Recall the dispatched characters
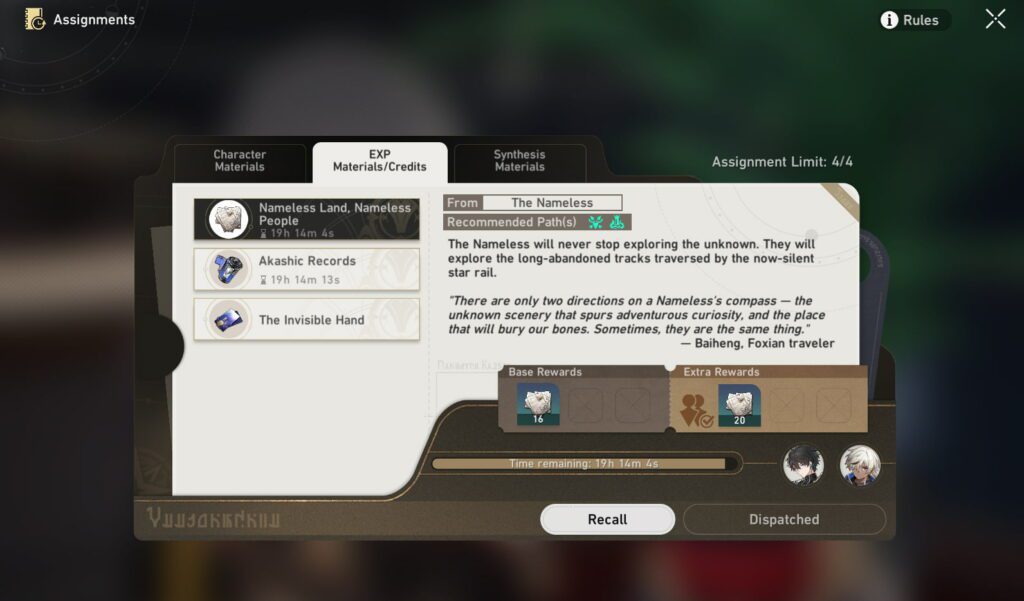The width and height of the screenshot is (1024, 601). tap(607, 519)
